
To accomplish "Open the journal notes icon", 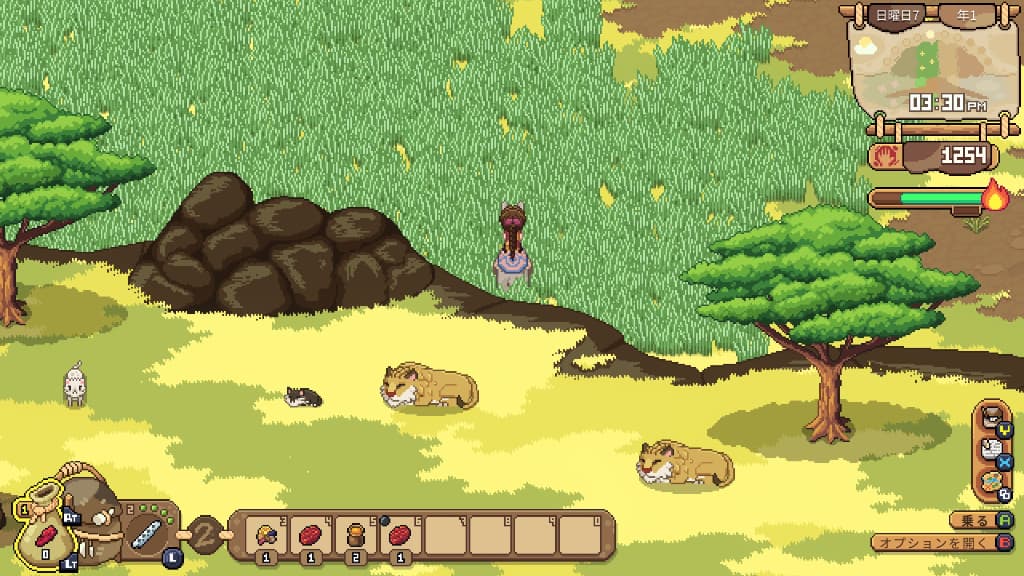I will coord(992,450).
